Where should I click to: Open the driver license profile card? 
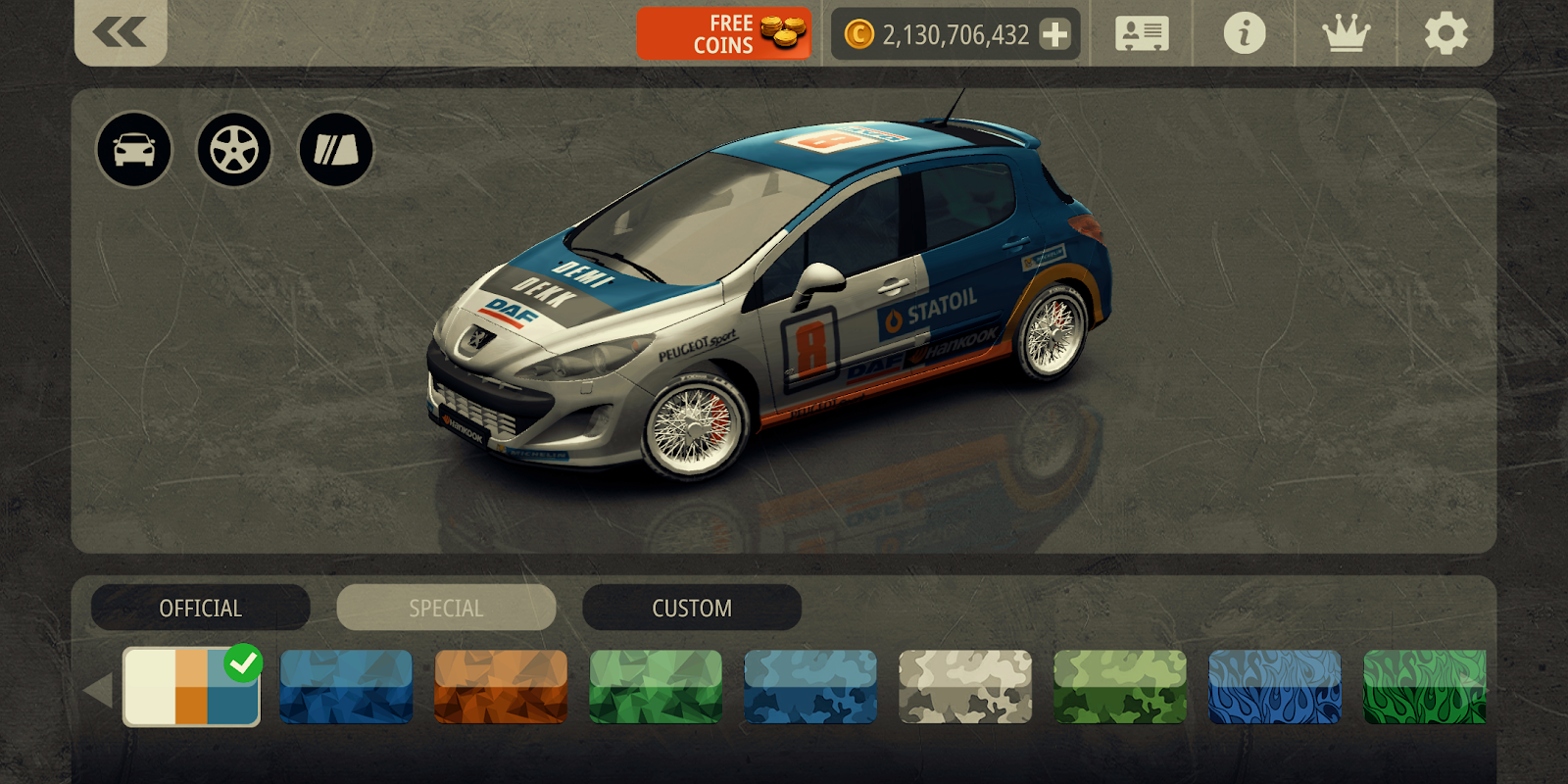[1142, 34]
